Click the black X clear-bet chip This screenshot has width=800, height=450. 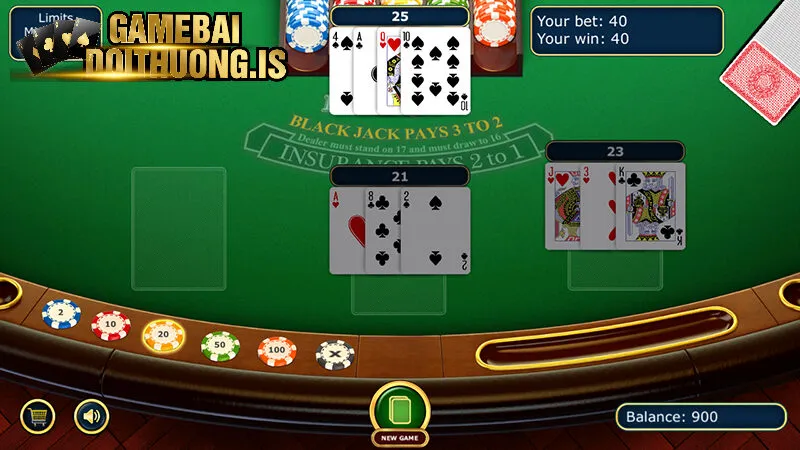335,354
